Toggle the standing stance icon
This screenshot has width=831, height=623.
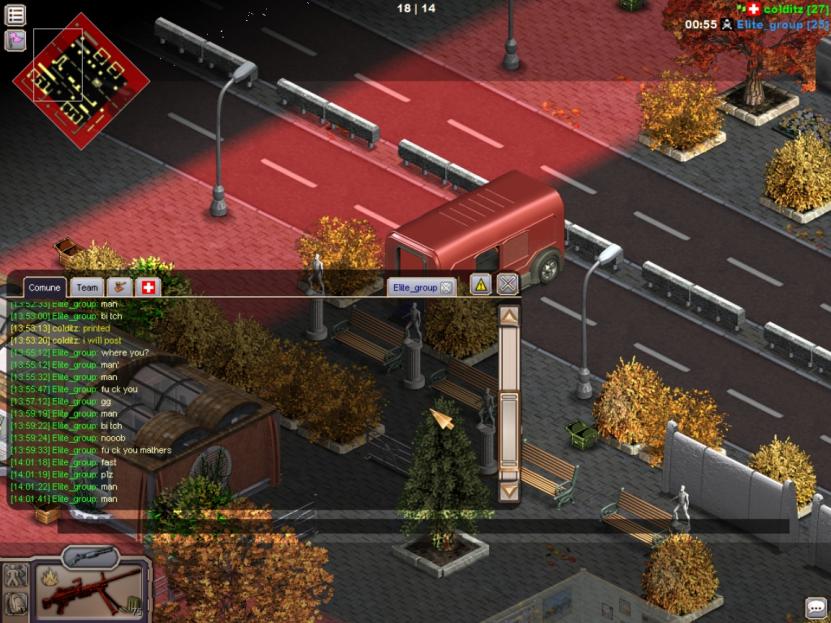(16, 575)
